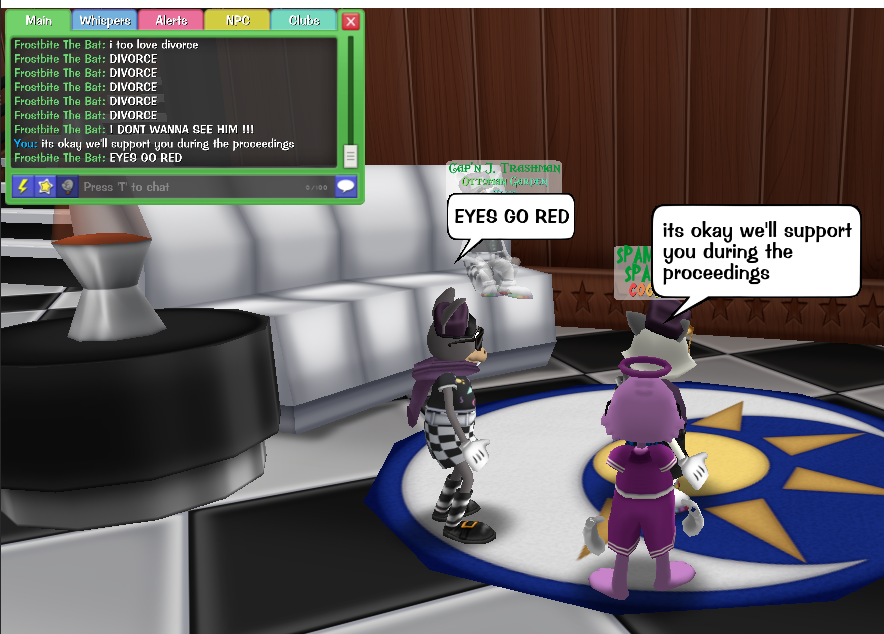Switch to the Clubs chat tab

304,21
